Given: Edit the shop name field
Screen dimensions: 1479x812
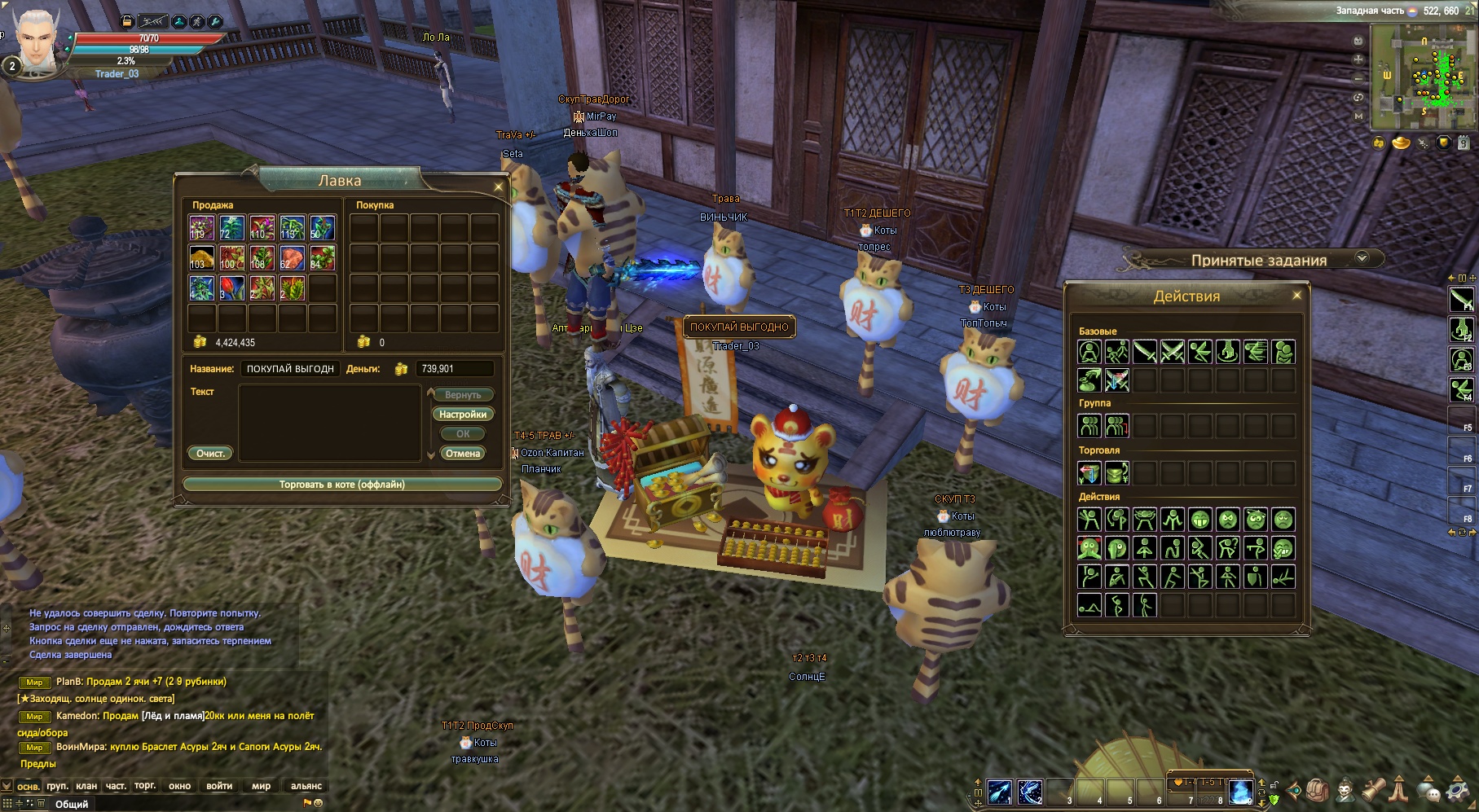Looking at the screenshot, I should coord(290,369).
